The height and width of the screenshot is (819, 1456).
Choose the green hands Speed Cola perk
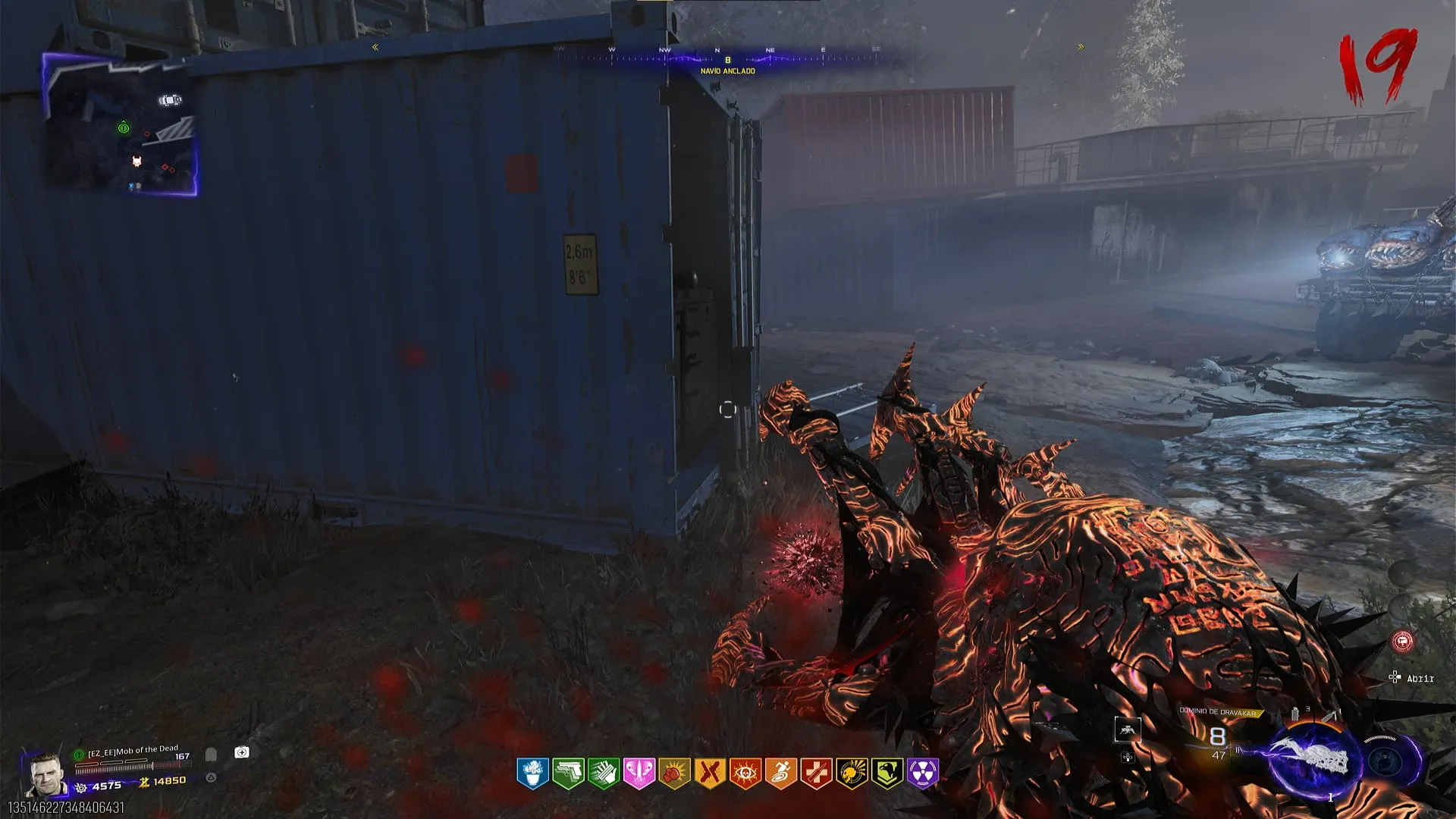pos(604,773)
